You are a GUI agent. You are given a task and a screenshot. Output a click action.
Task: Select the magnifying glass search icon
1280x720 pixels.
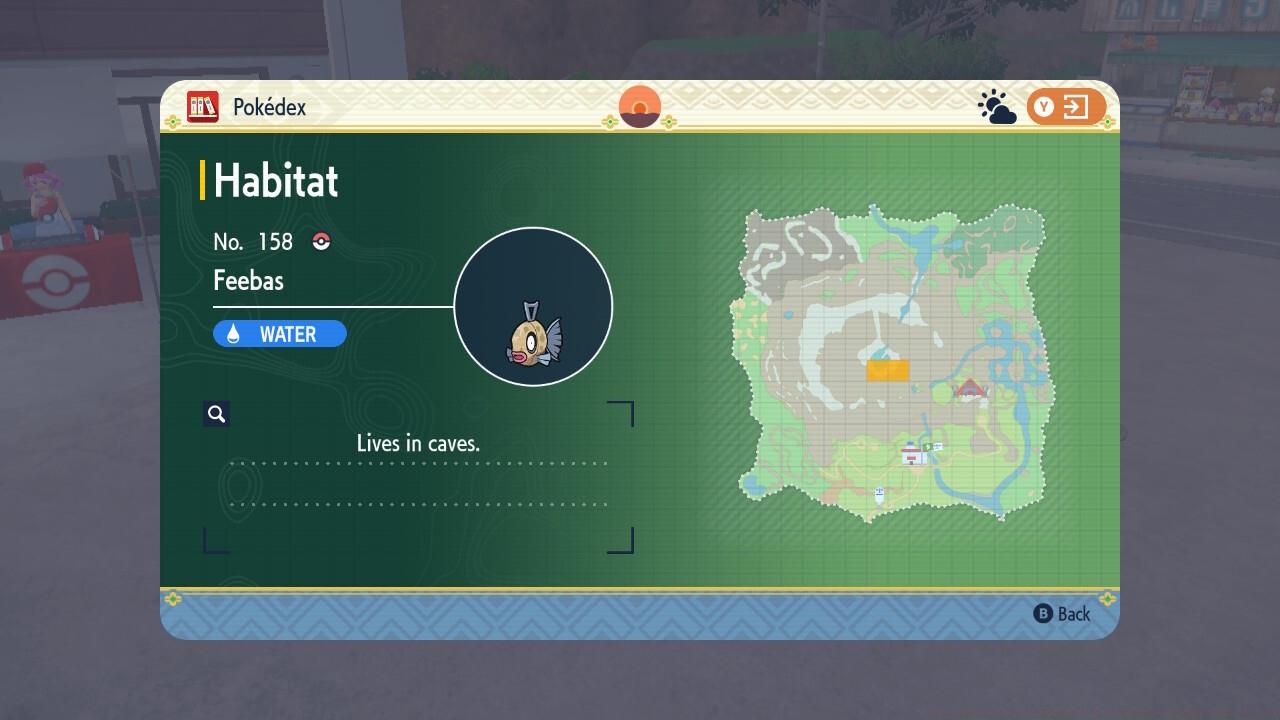[217, 413]
